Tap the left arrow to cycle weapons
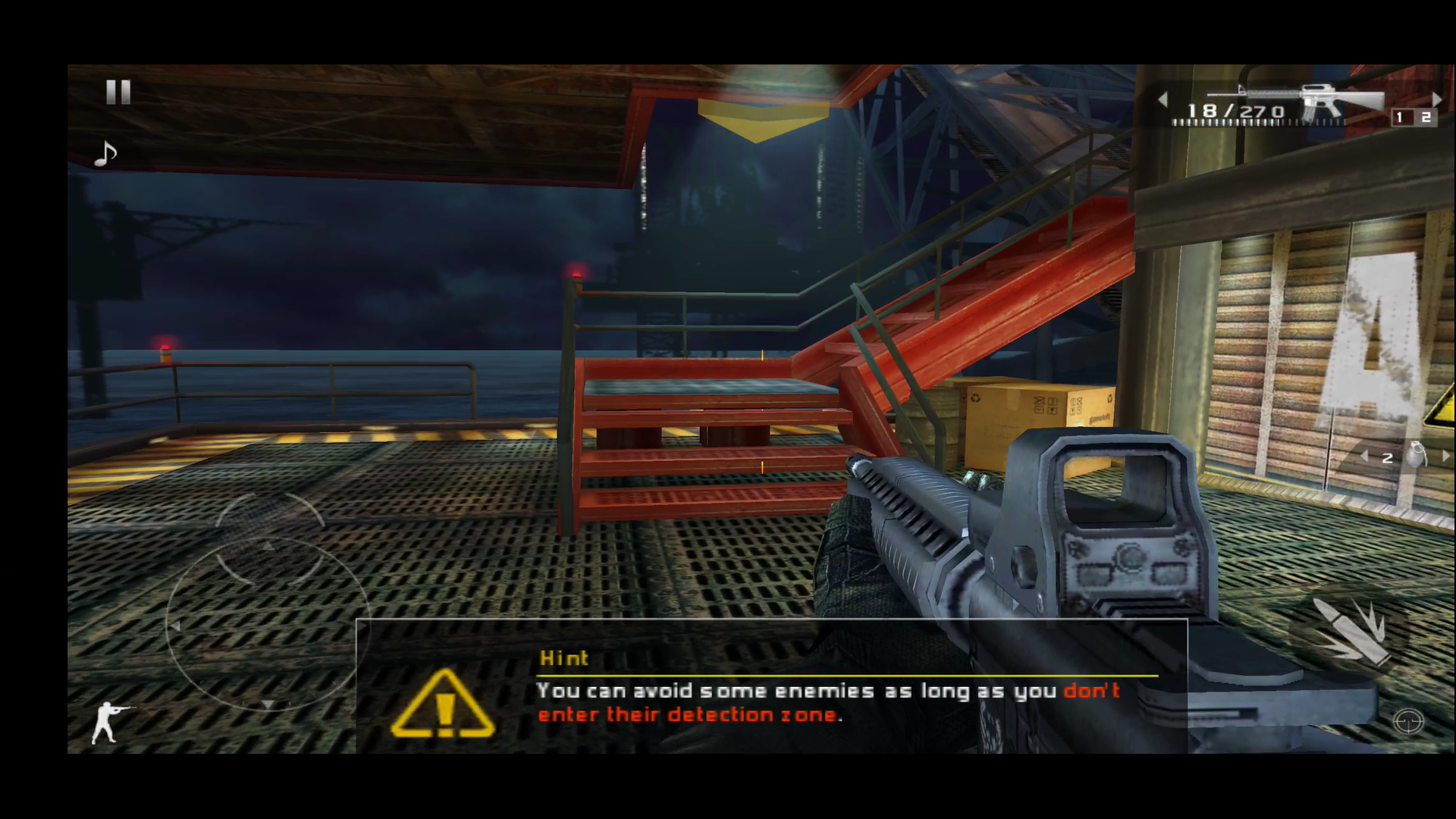The width and height of the screenshot is (1456, 819). tap(1163, 99)
